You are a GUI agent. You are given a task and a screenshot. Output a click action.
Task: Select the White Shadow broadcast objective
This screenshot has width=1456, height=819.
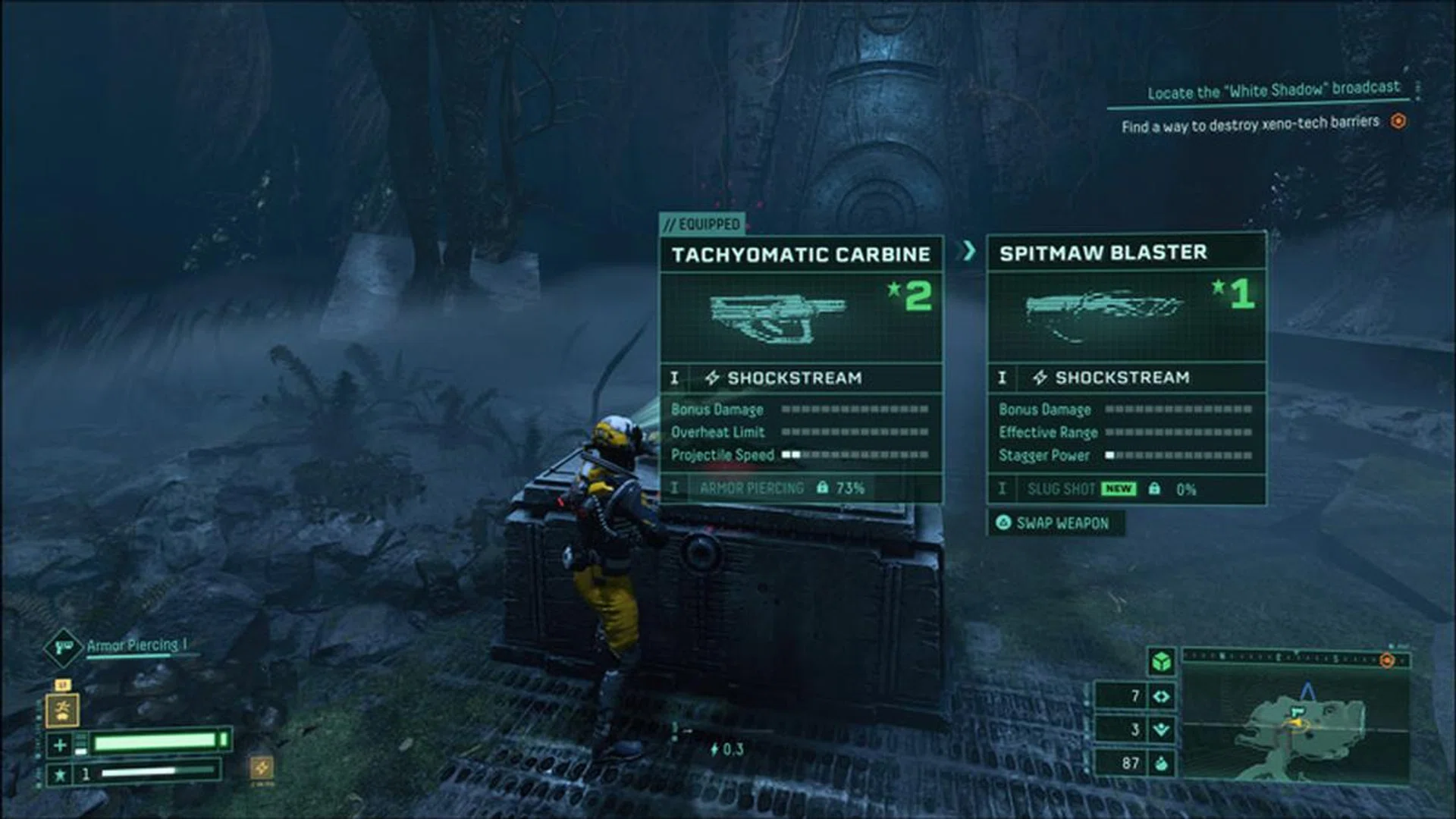1272,91
